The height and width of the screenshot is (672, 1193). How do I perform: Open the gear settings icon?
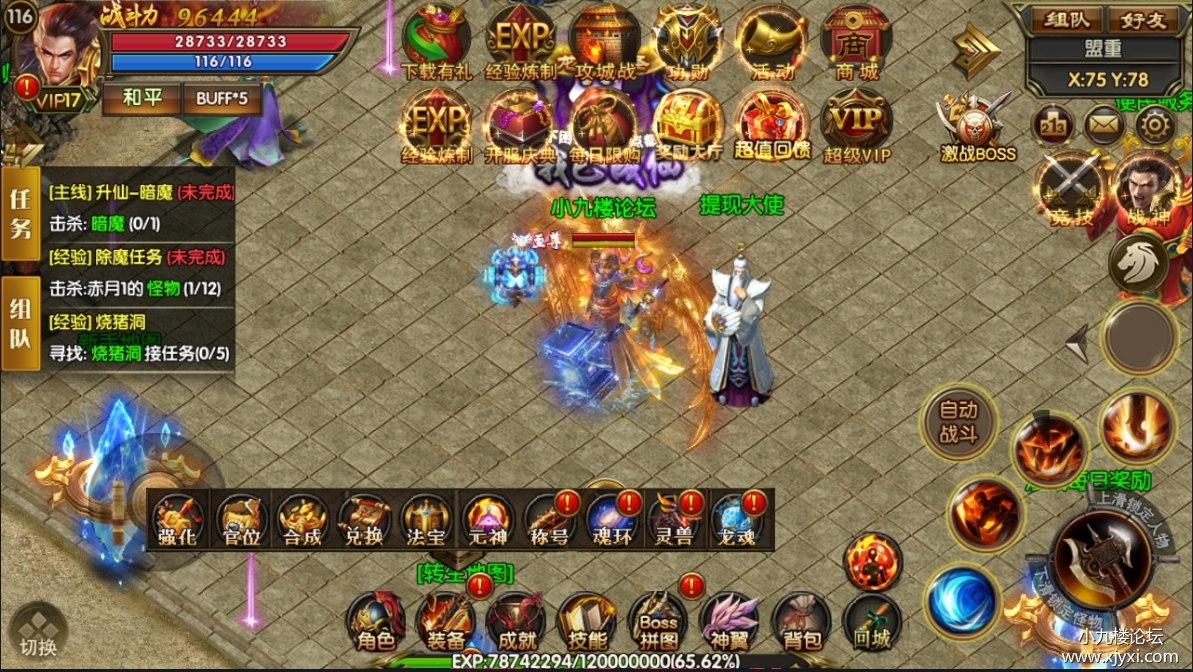pos(1156,125)
